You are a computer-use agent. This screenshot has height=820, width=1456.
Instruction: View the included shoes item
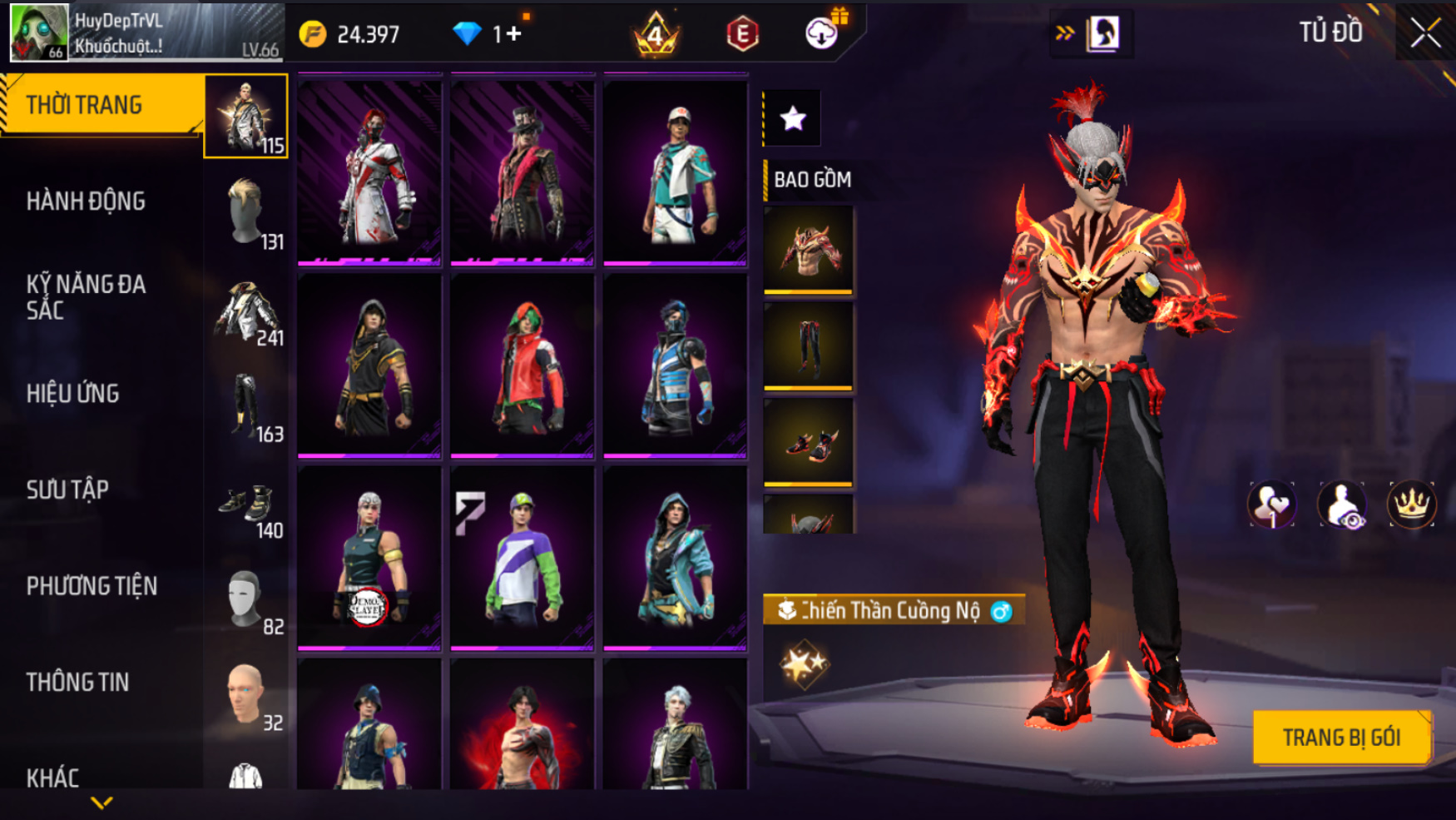tap(808, 442)
